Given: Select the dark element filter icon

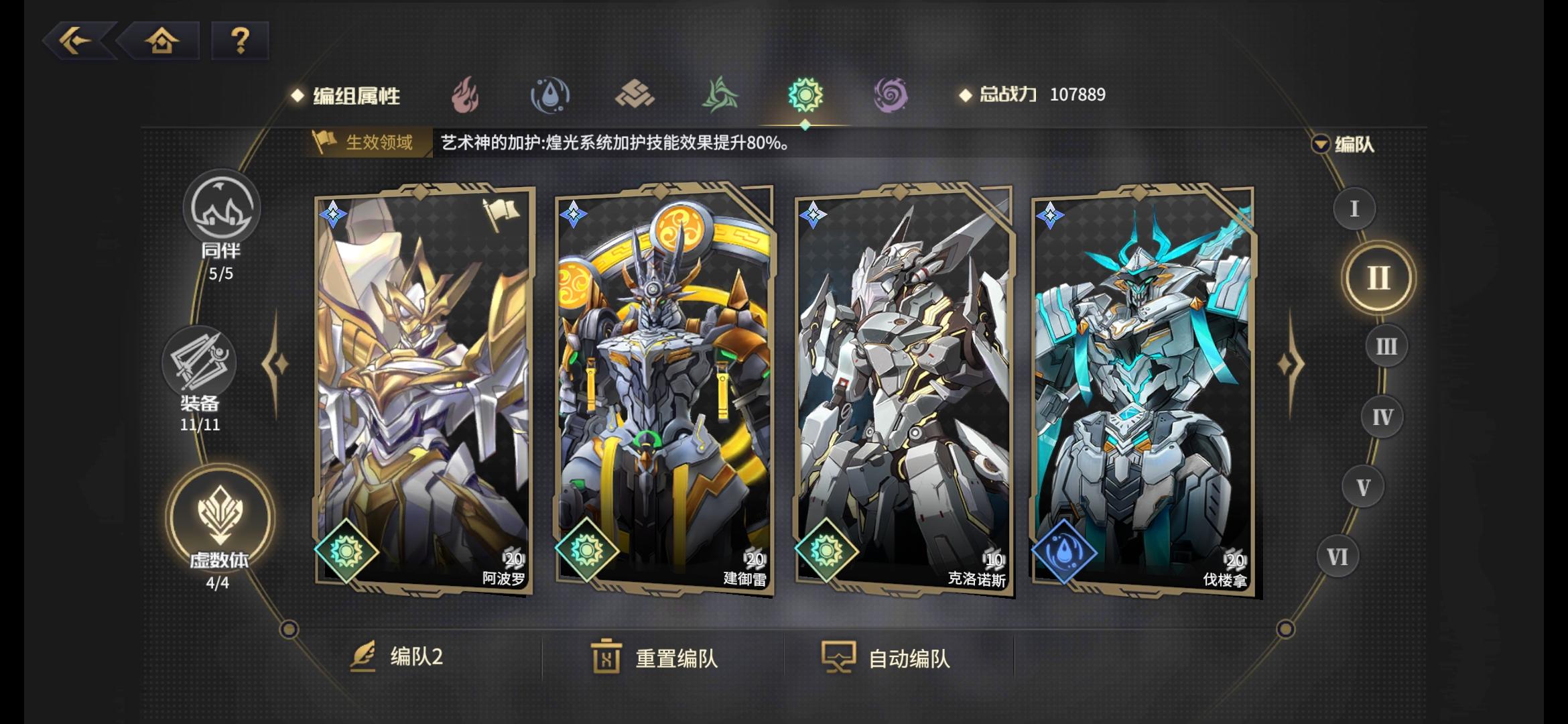Looking at the screenshot, I should [x=890, y=96].
